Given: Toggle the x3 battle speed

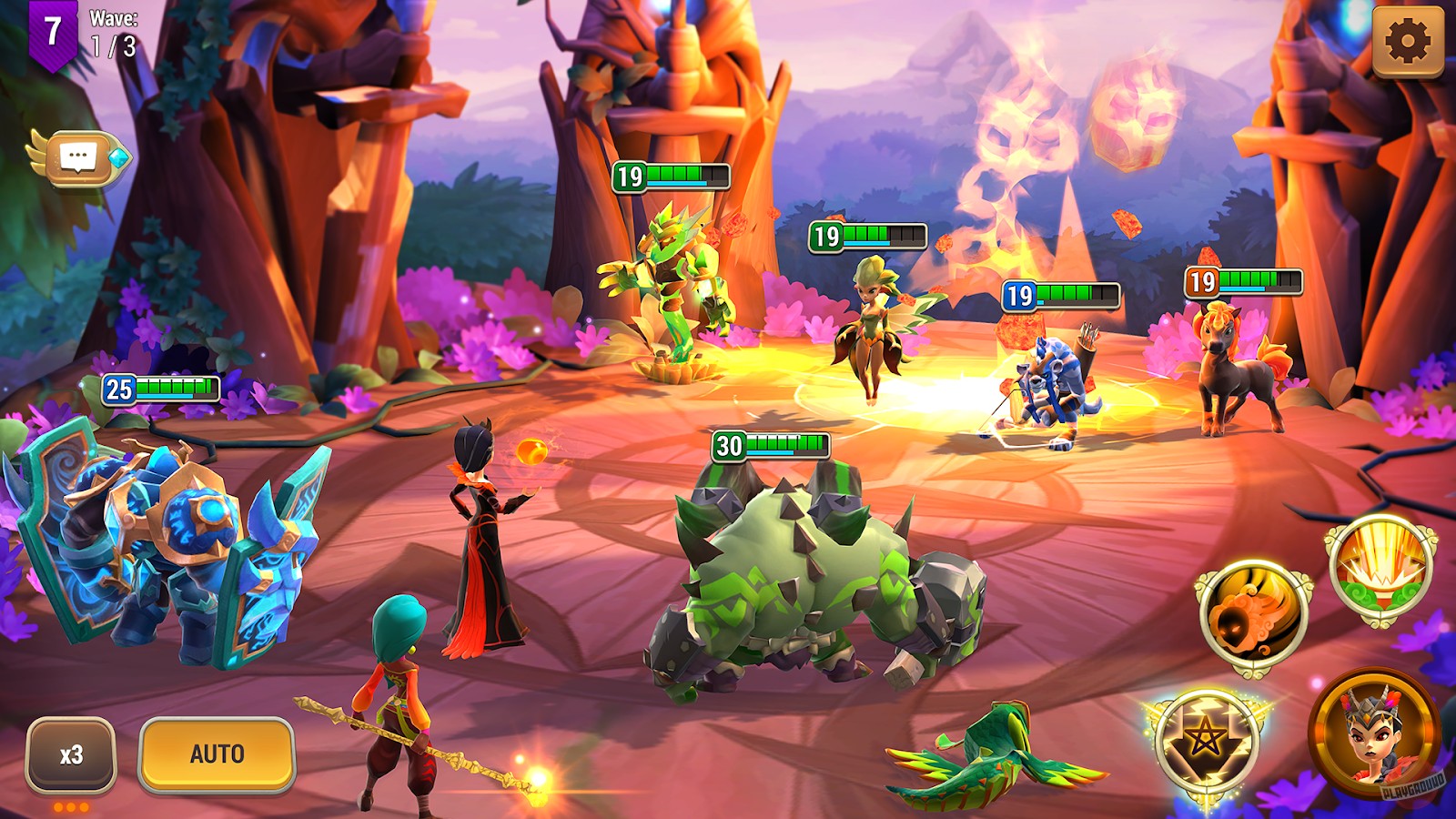Looking at the screenshot, I should [x=69, y=753].
